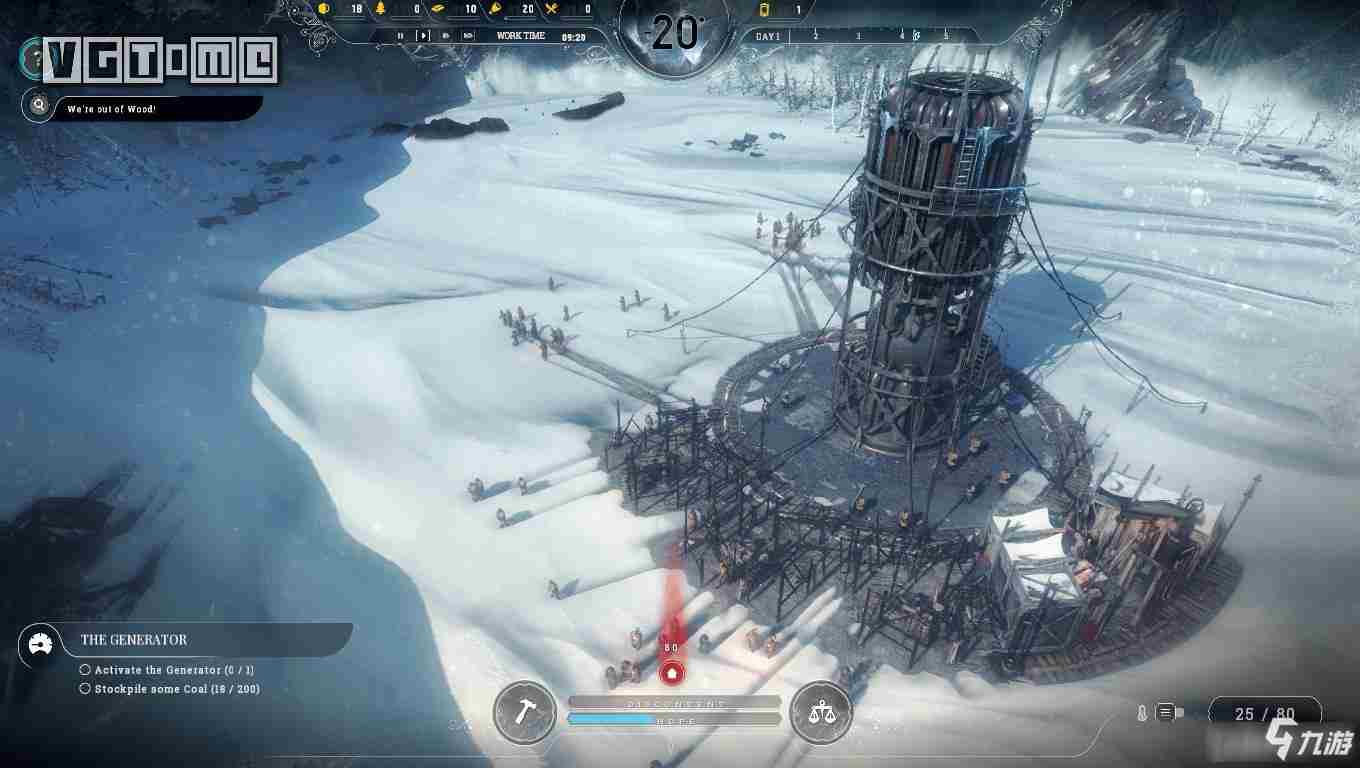Image resolution: width=1360 pixels, height=768 pixels.
Task: Open the Book of Laws scales icon
Action: [822, 712]
